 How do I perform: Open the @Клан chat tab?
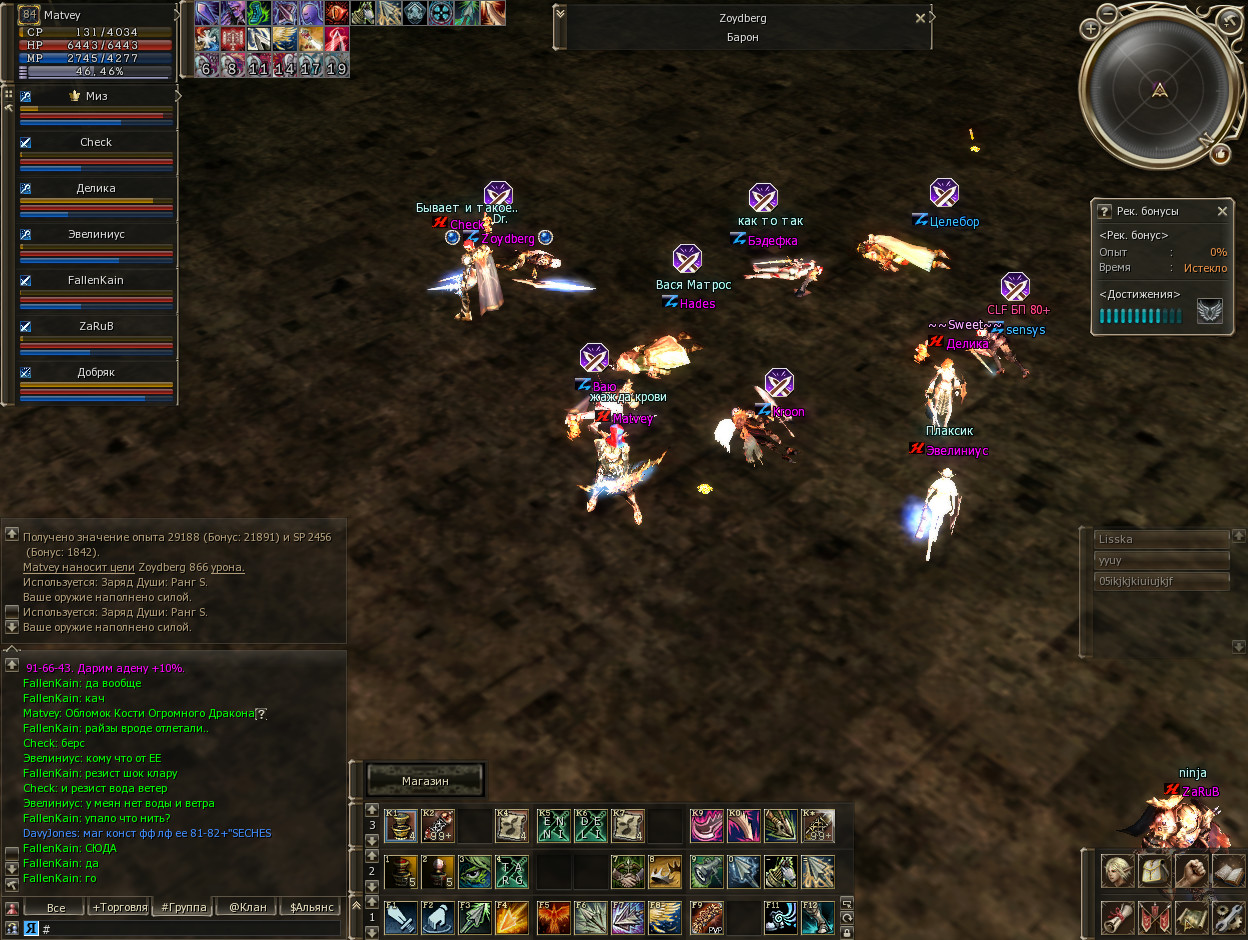247,908
